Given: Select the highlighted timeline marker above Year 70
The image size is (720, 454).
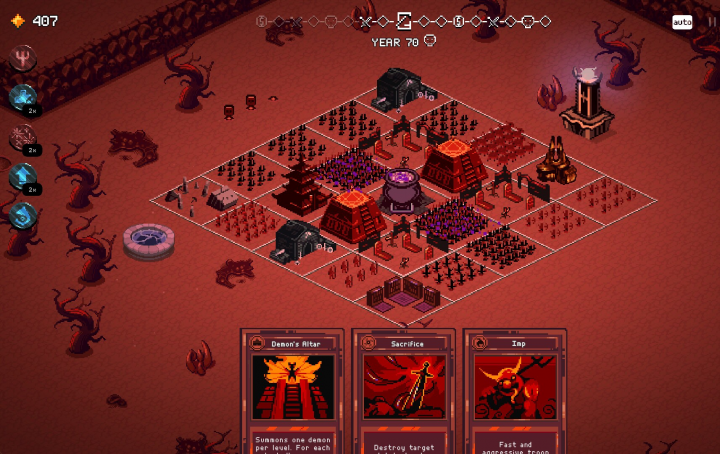Looking at the screenshot, I should coord(404,21).
